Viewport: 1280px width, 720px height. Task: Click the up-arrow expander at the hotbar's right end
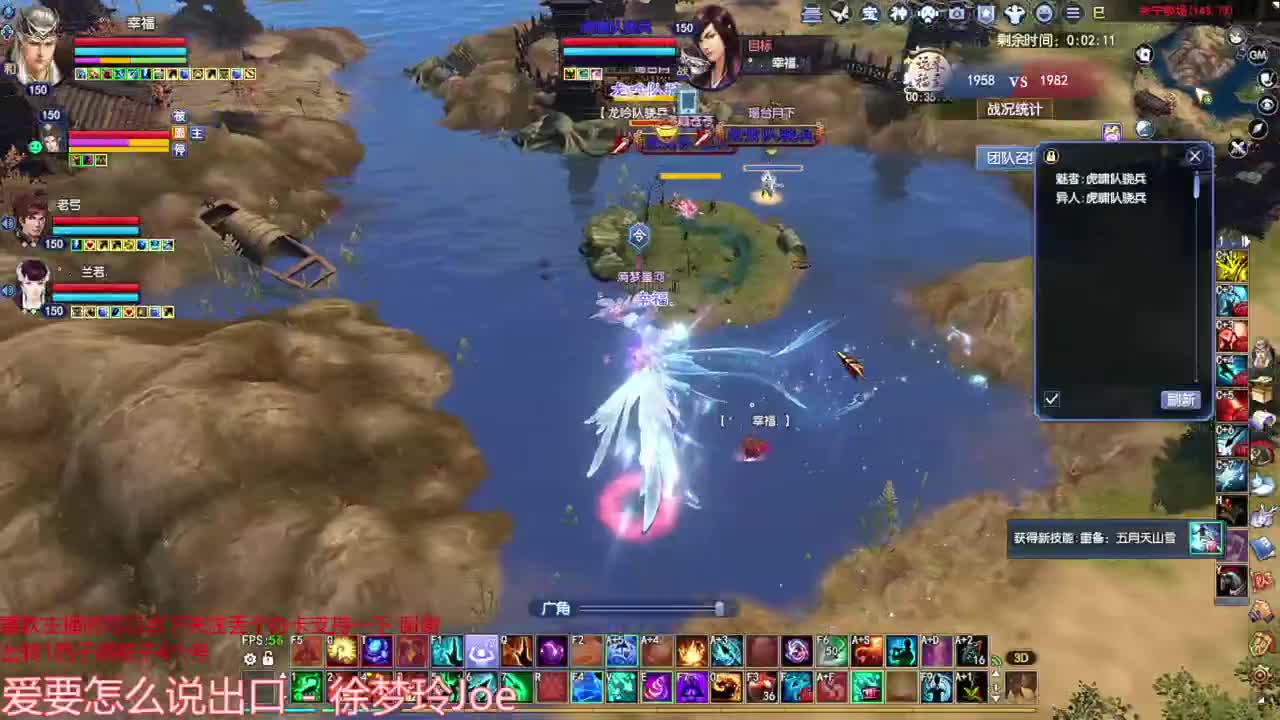tap(995, 673)
